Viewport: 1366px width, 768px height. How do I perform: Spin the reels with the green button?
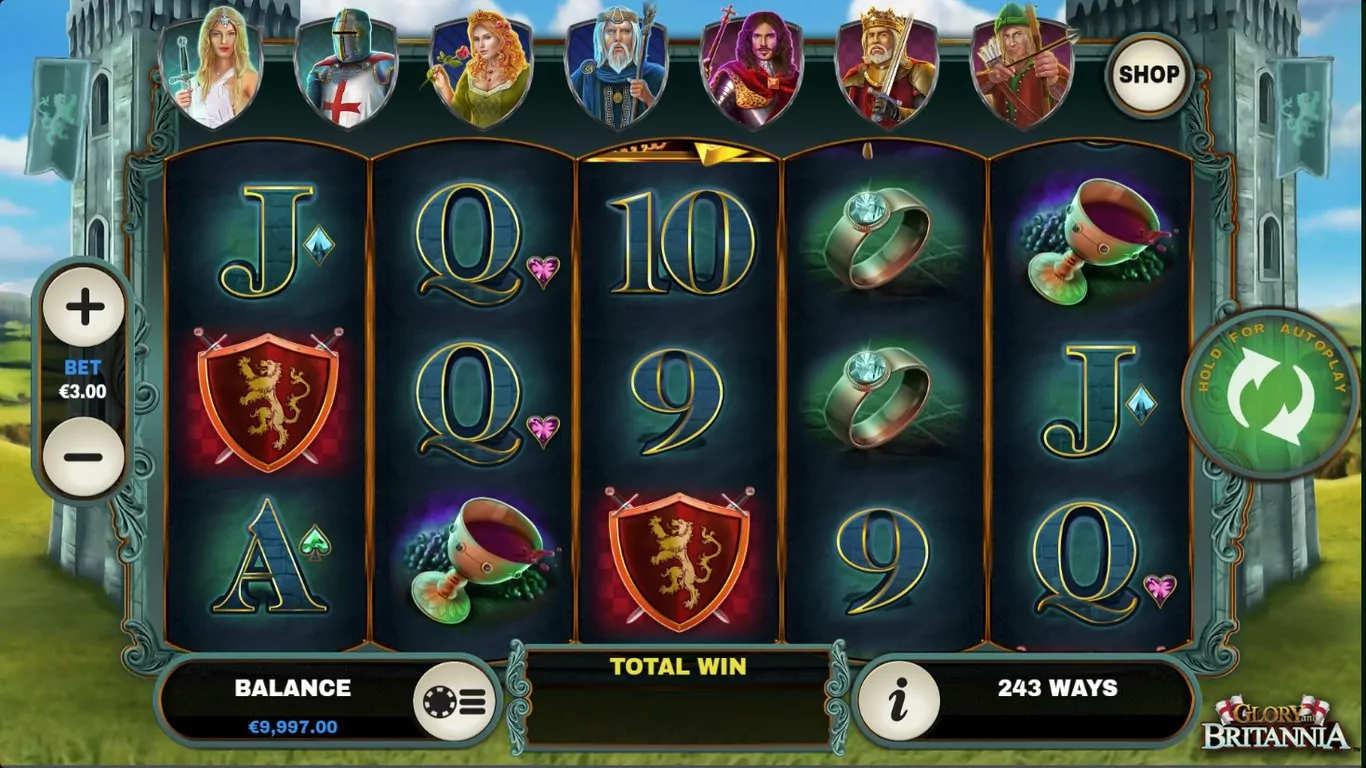pos(1270,393)
